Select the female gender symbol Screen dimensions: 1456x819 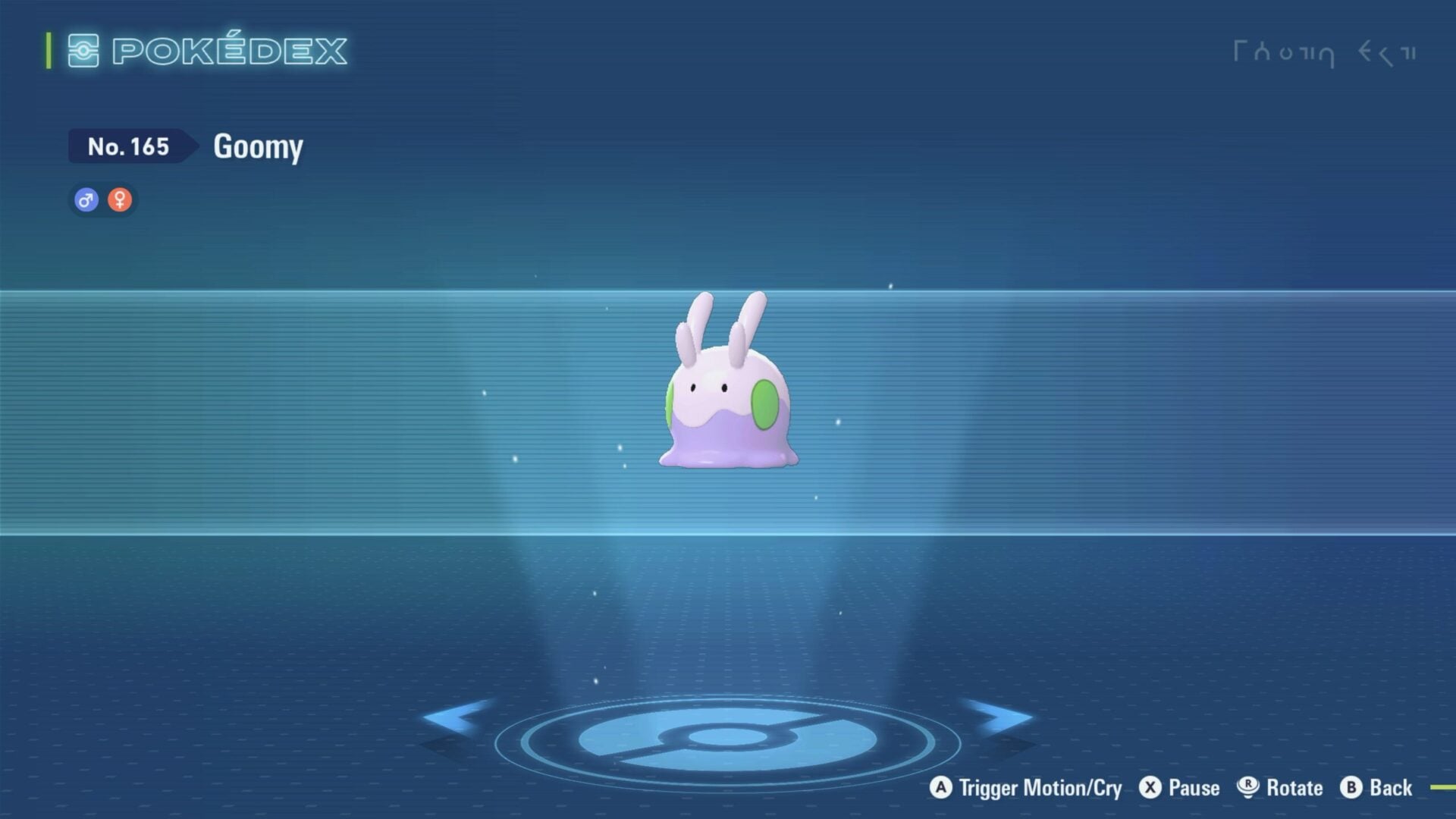120,199
